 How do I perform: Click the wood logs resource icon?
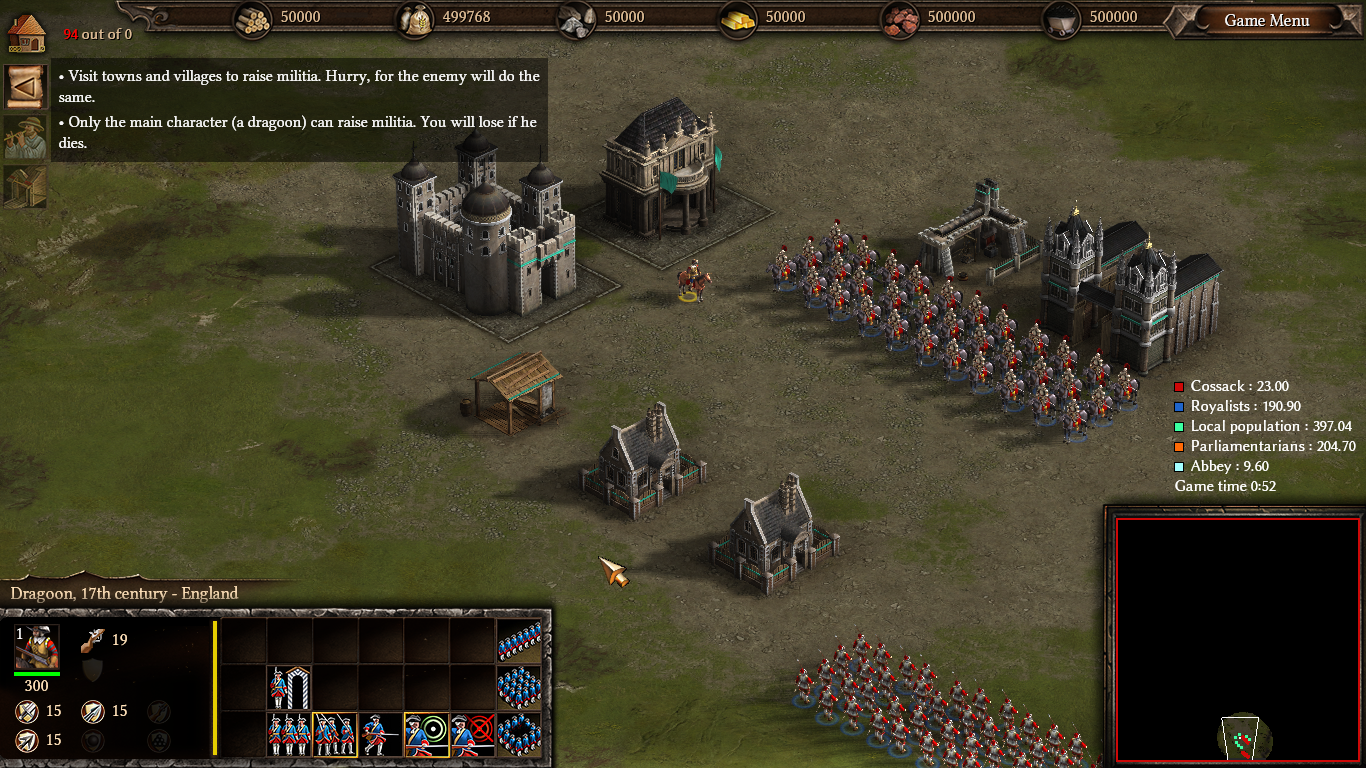(254, 19)
